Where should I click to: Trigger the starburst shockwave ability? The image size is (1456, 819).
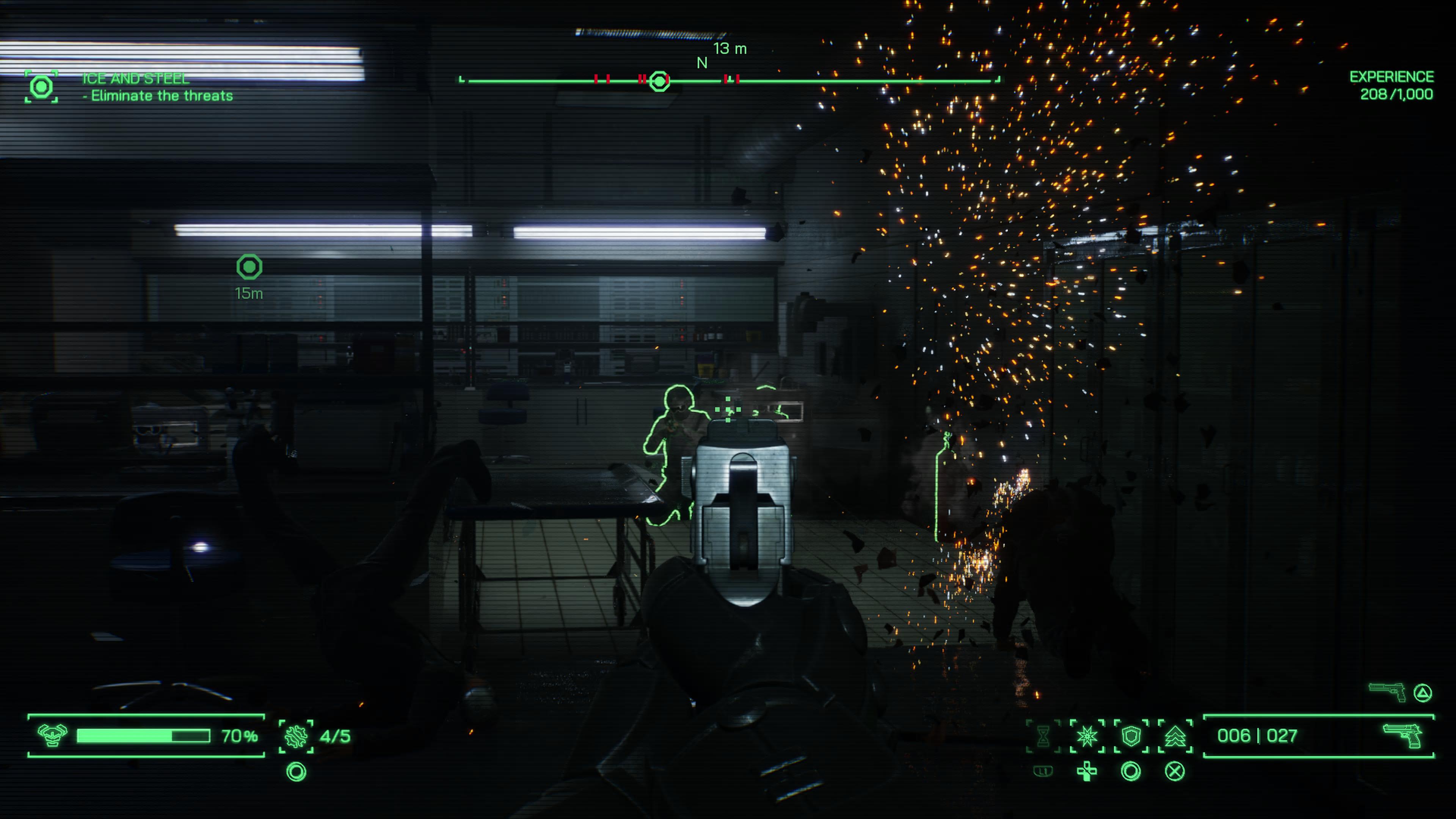1087,736
